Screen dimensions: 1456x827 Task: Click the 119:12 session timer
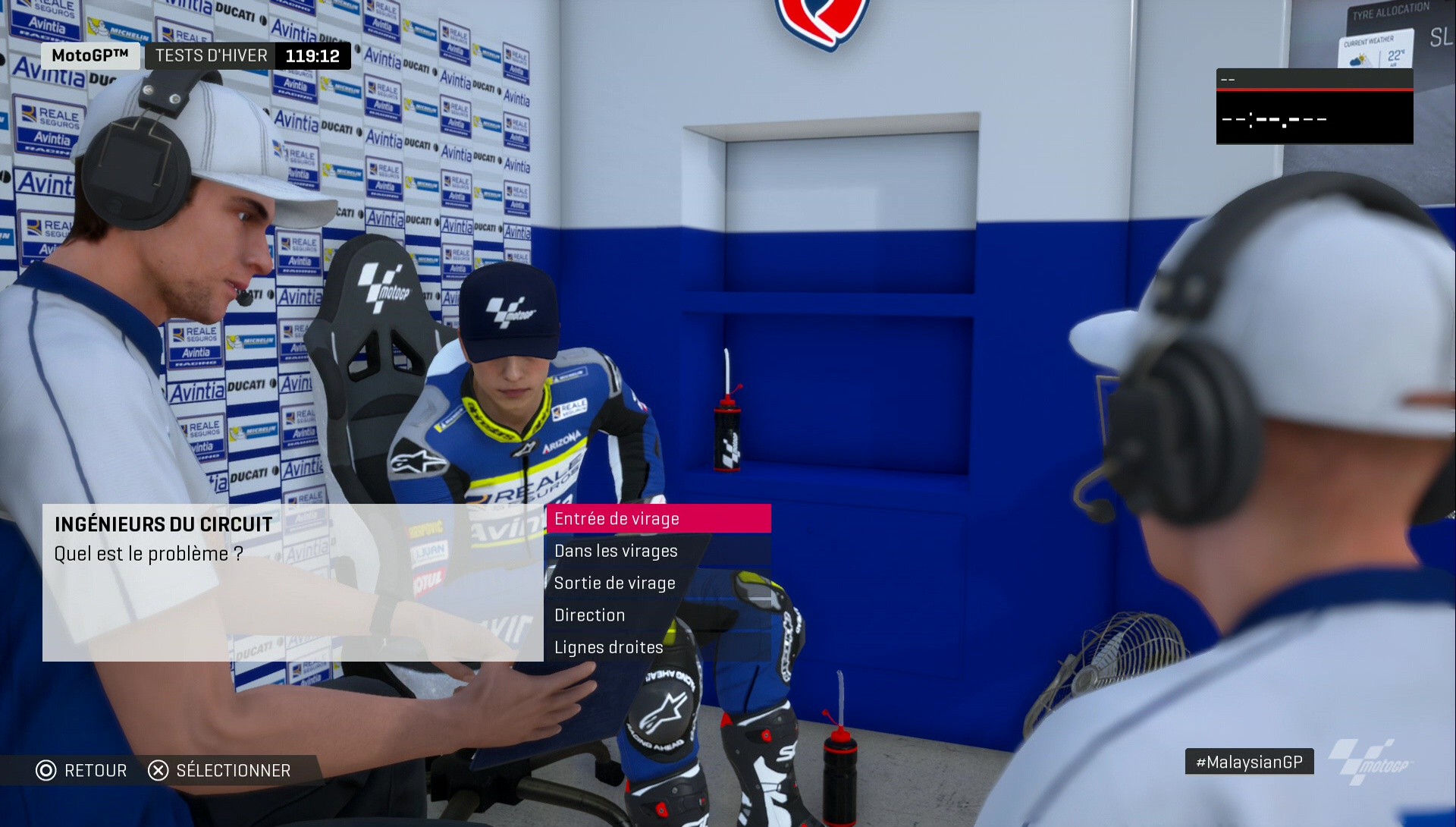312,55
